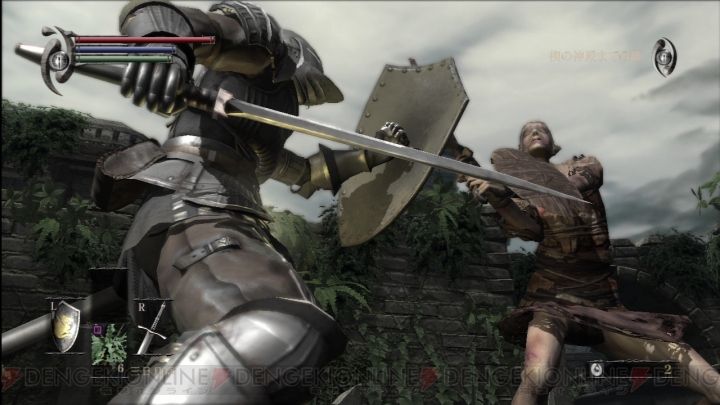Viewport: 720px width, 405px height.
Task: Click the eye-shaped world tendency icon
Action: tap(664, 56)
